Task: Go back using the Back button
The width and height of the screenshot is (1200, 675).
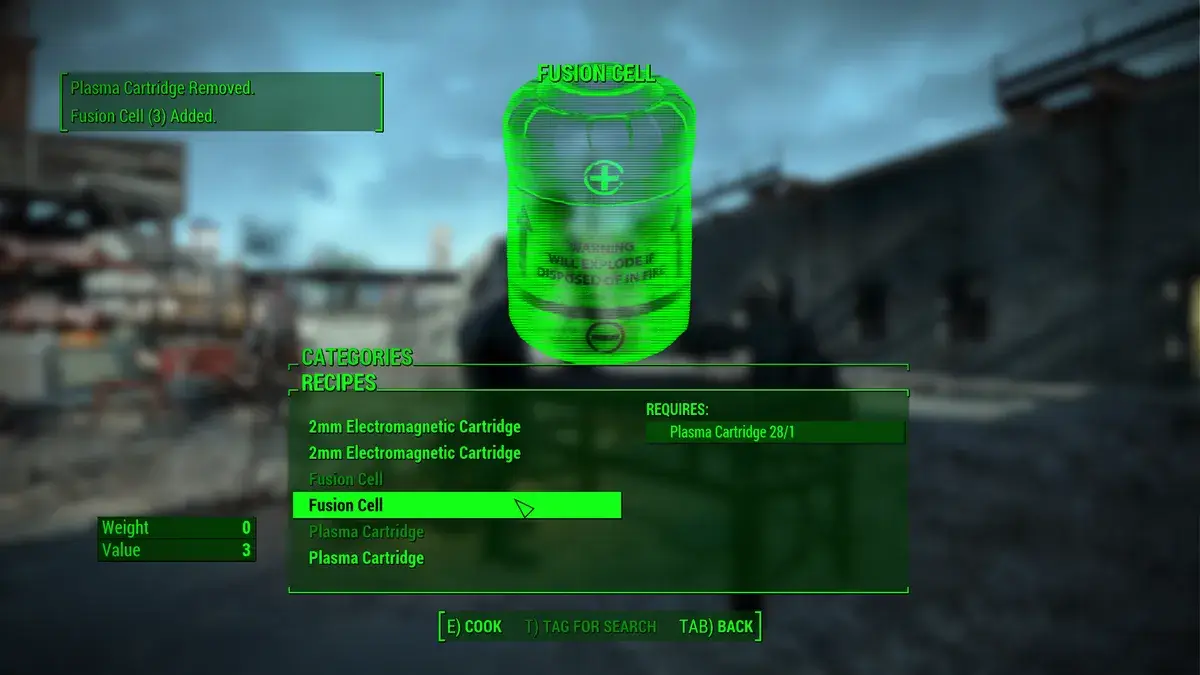Action: click(716, 627)
